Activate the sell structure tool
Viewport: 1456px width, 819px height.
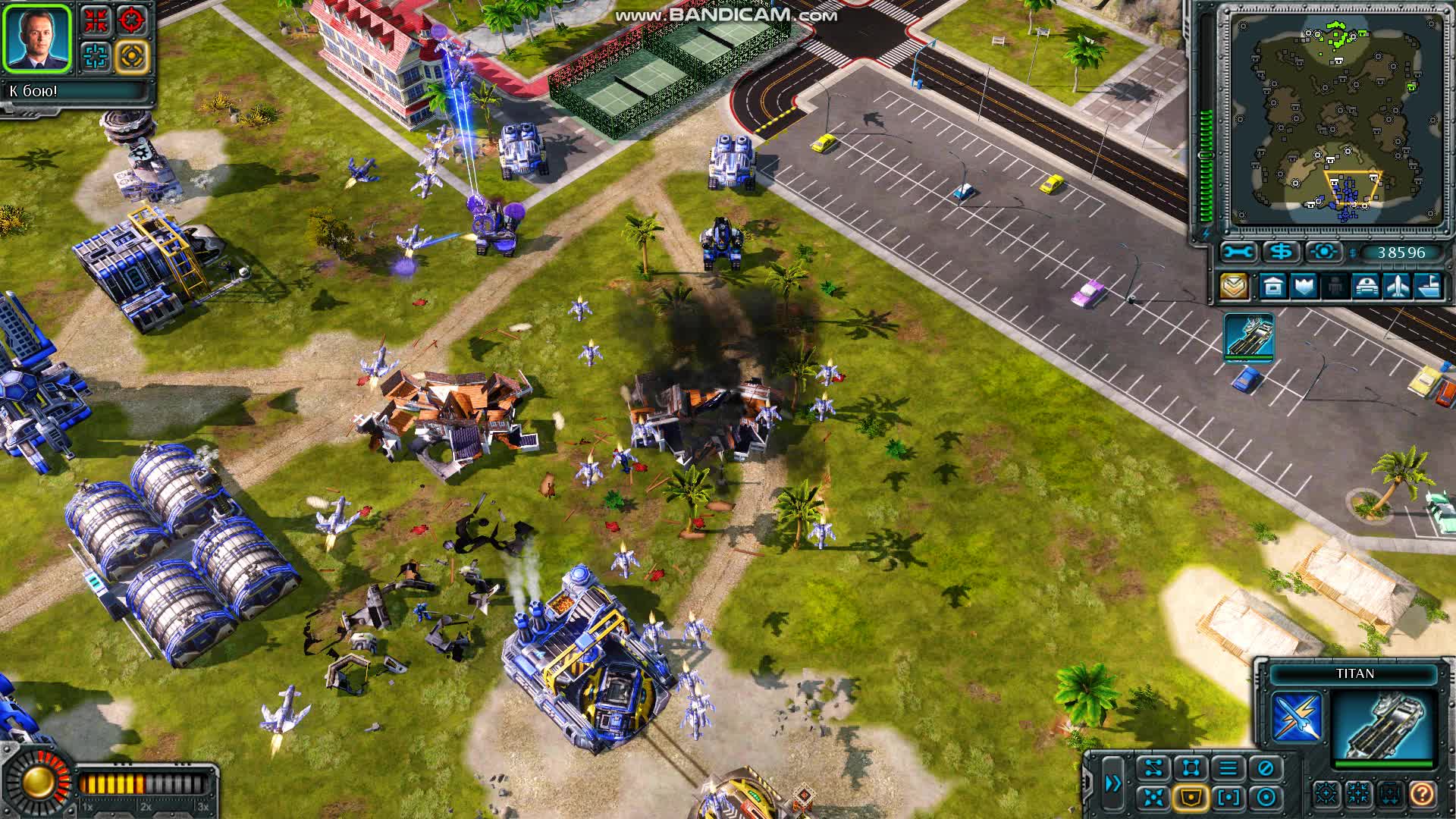(x=1281, y=252)
